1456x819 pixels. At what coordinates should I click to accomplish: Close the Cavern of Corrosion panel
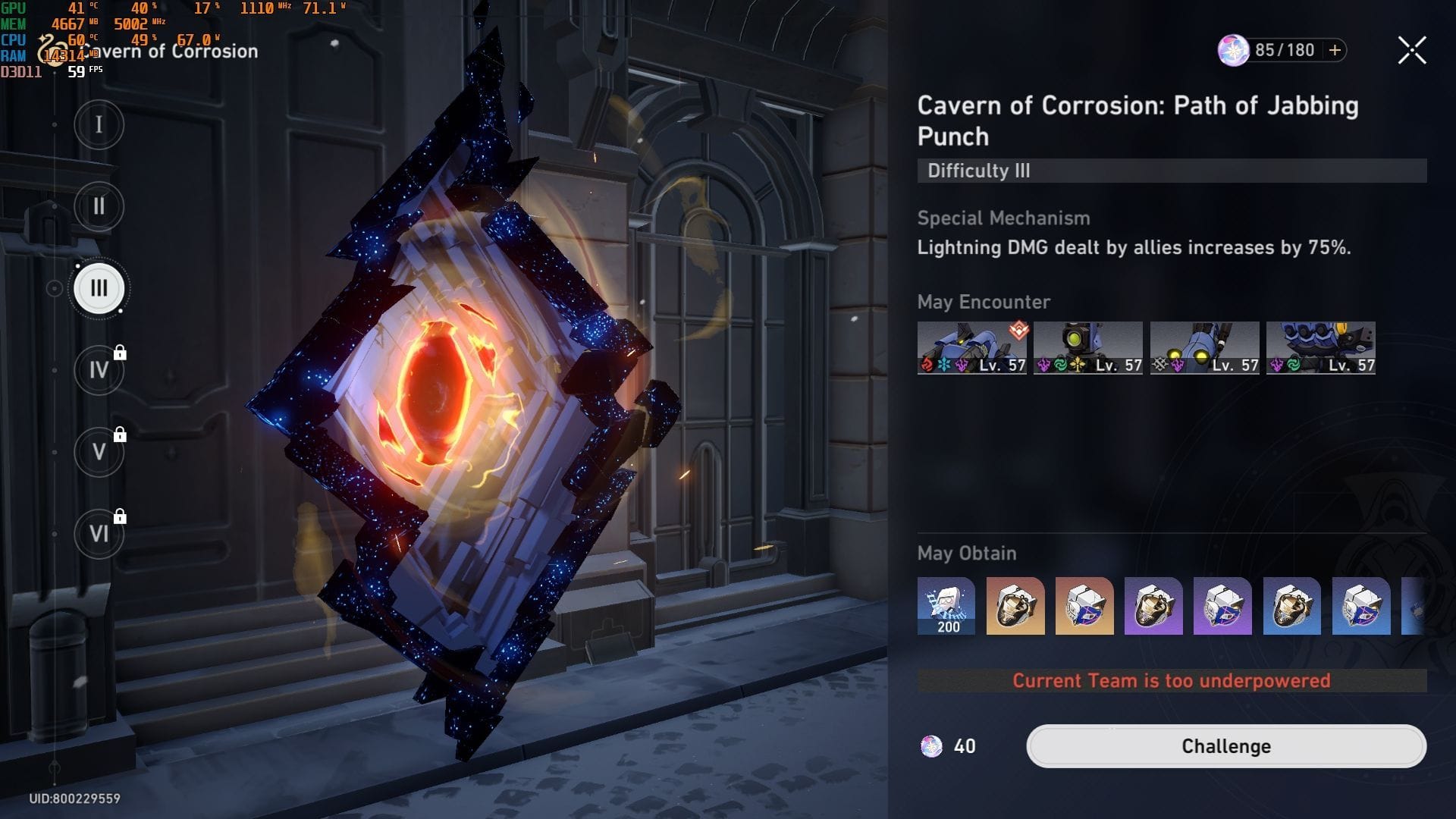click(1411, 50)
